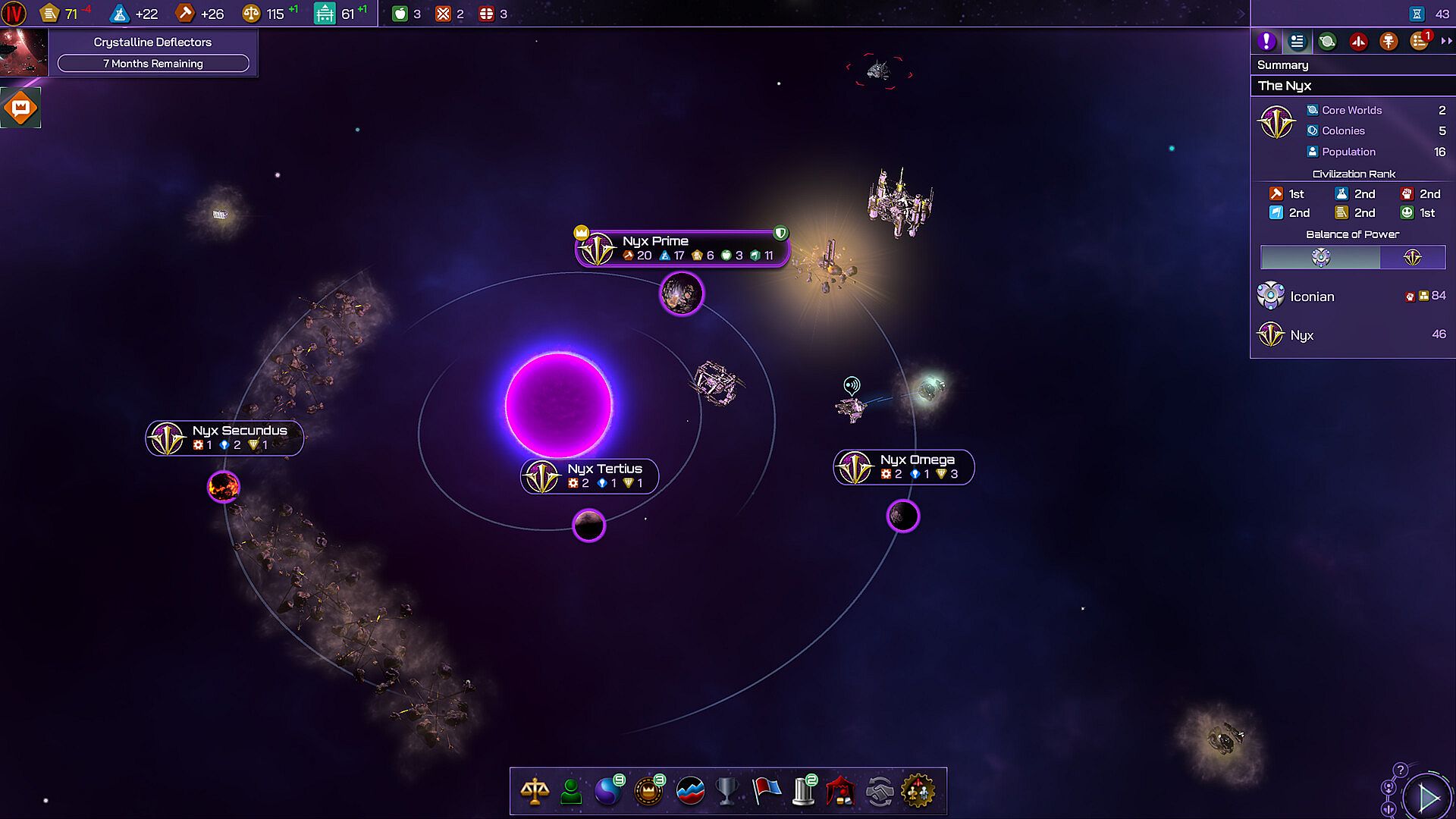Screen dimensions: 1456x819
Task: Switch to the red ships tab
Action: (x=1358, y=42)
